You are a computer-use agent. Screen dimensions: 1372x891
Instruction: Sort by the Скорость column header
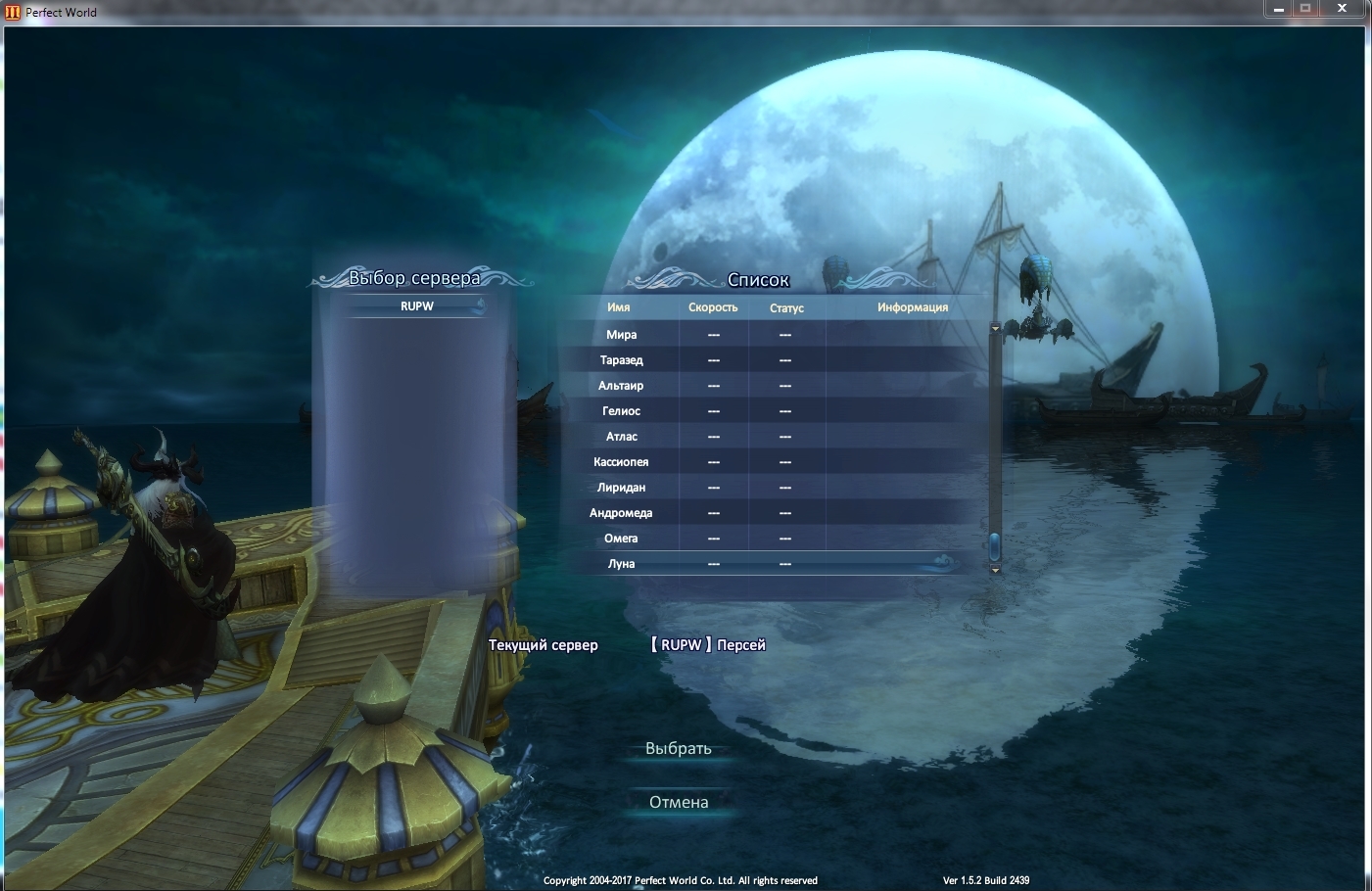713,307
